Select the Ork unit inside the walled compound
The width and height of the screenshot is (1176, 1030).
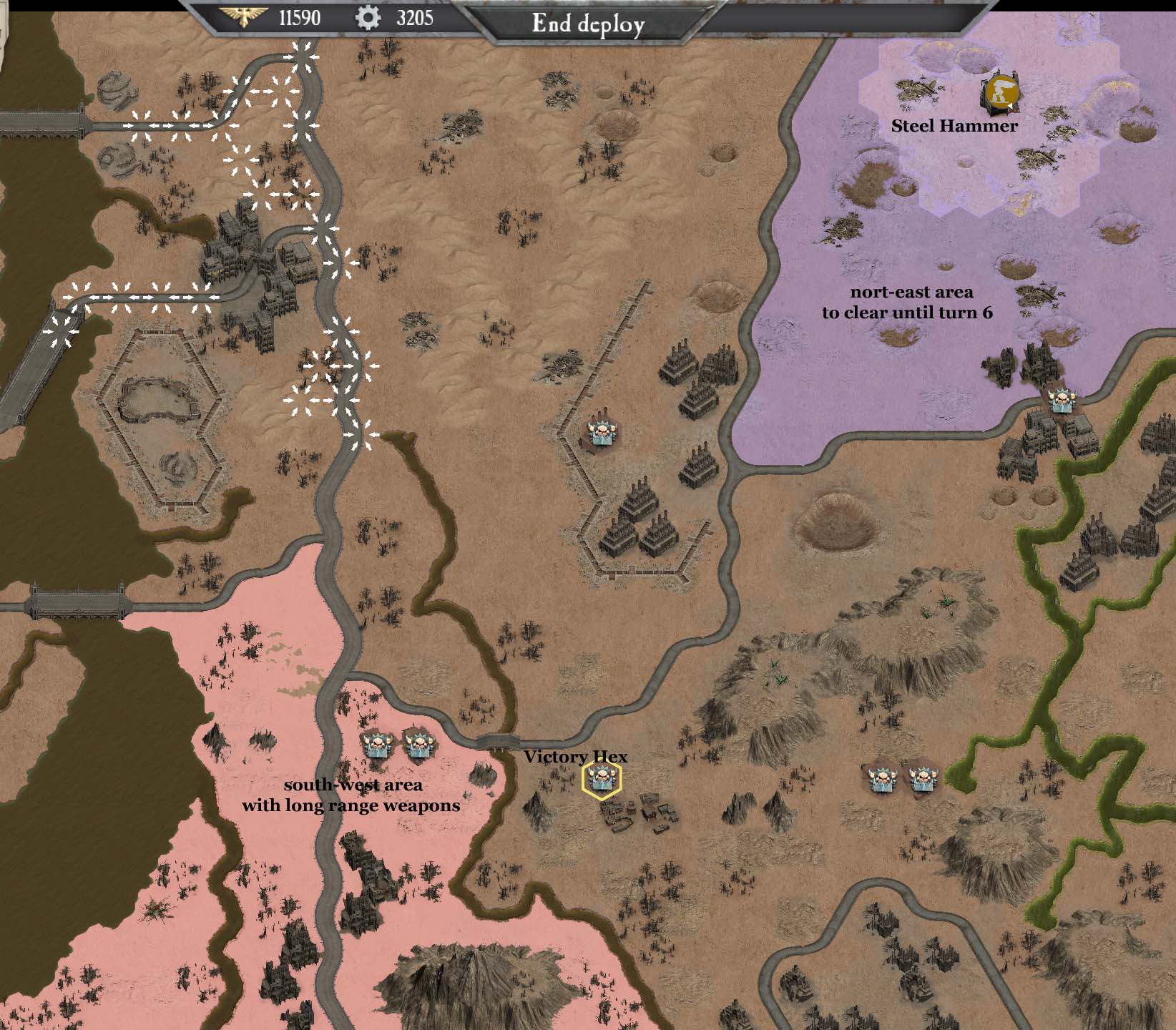(x=601, y=431)
